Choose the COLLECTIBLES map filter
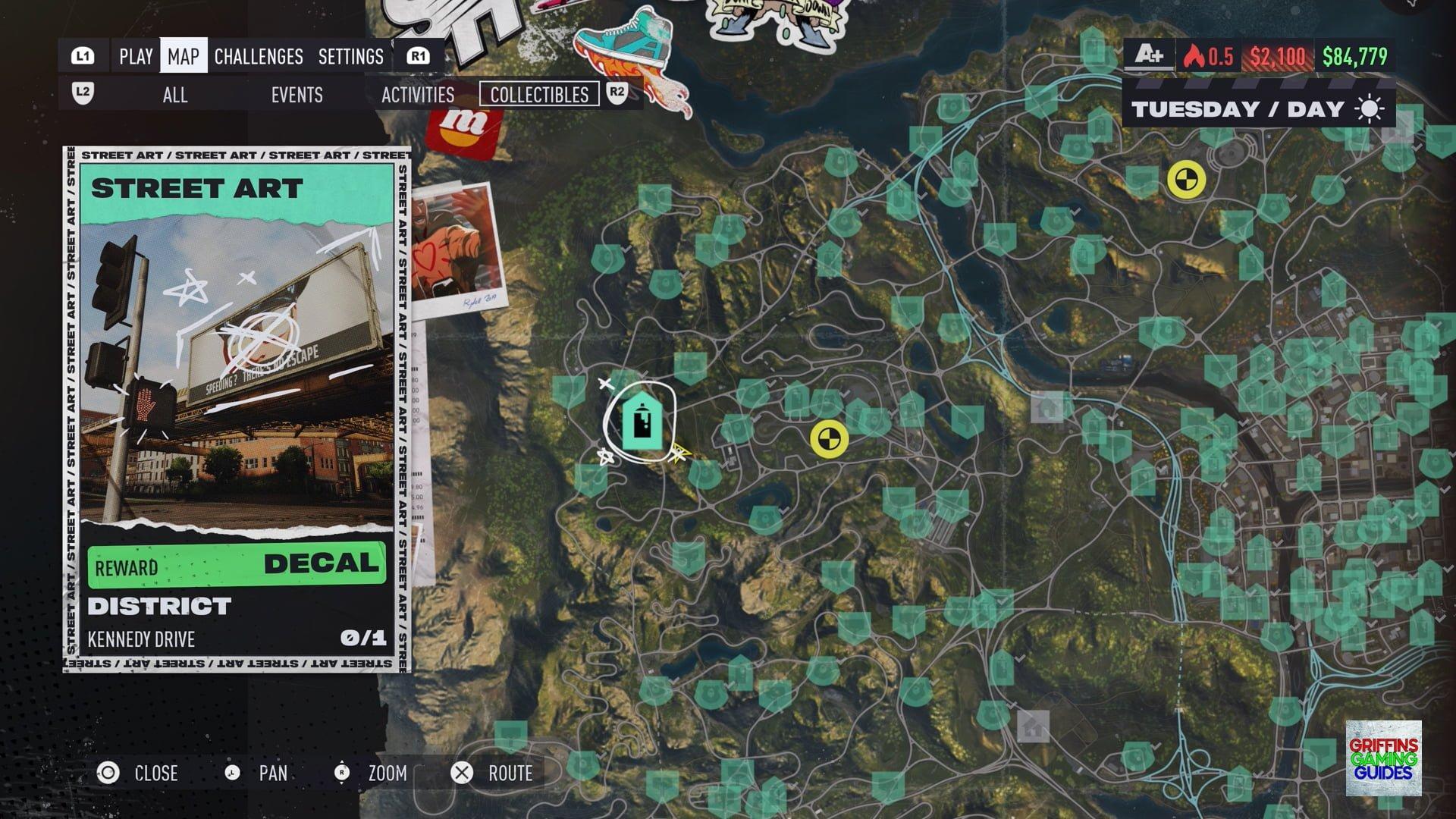The height and width of the screenshot is (819, 1456). click(539, 95)
